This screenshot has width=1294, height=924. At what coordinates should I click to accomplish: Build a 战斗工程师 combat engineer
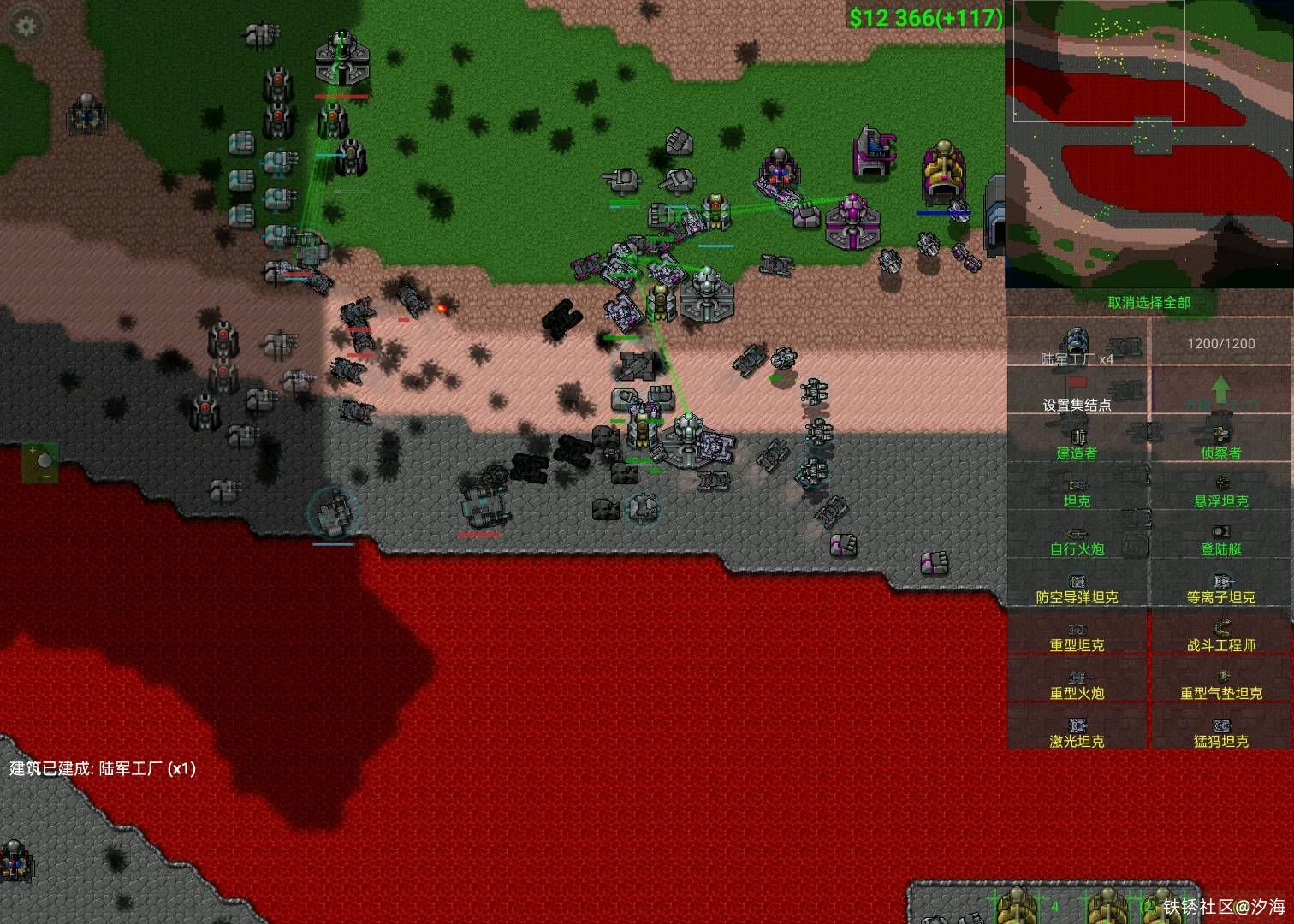(1220, 635)
